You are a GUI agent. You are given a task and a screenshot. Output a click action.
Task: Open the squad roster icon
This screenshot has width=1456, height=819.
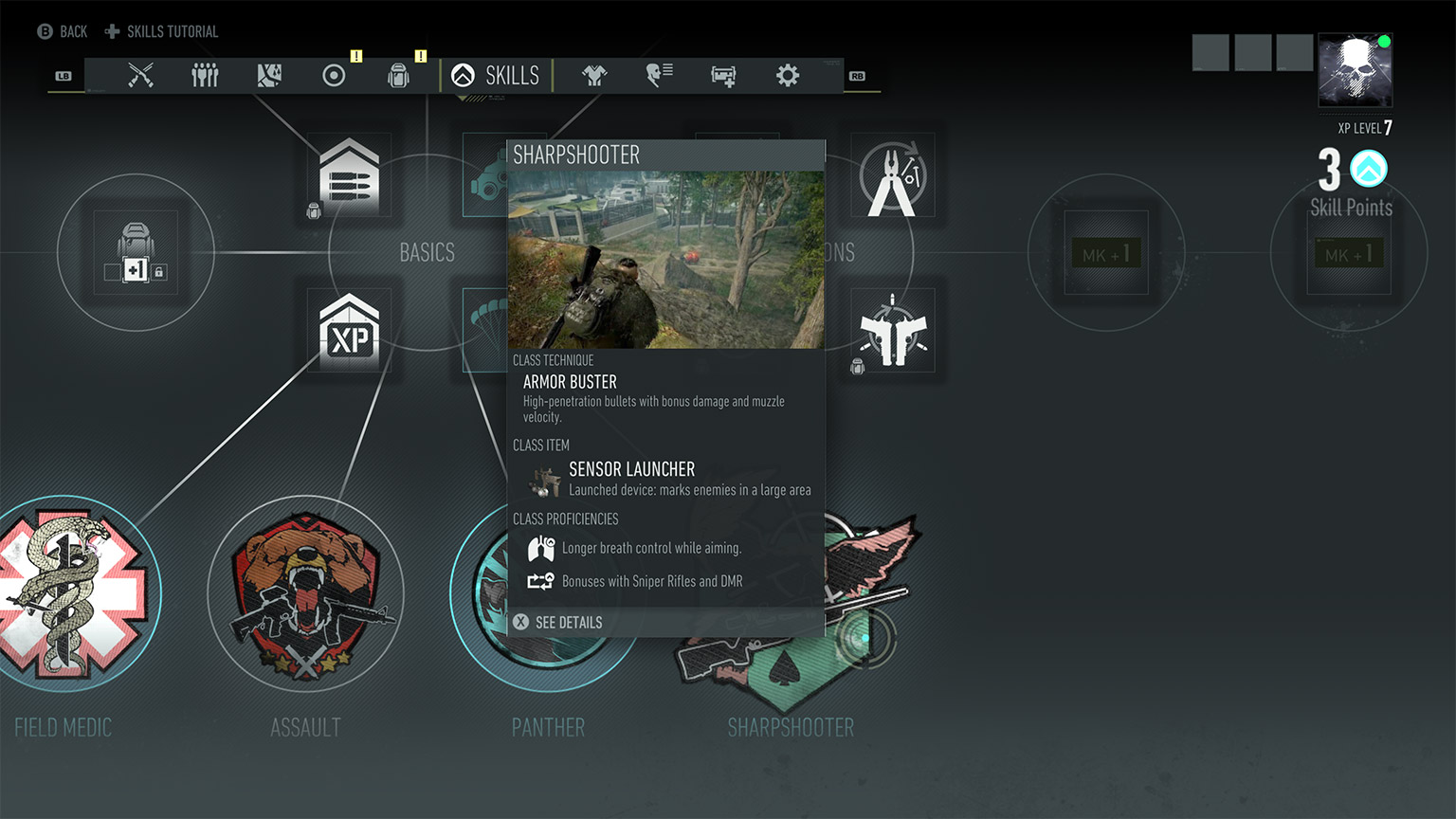click(205, 75)
